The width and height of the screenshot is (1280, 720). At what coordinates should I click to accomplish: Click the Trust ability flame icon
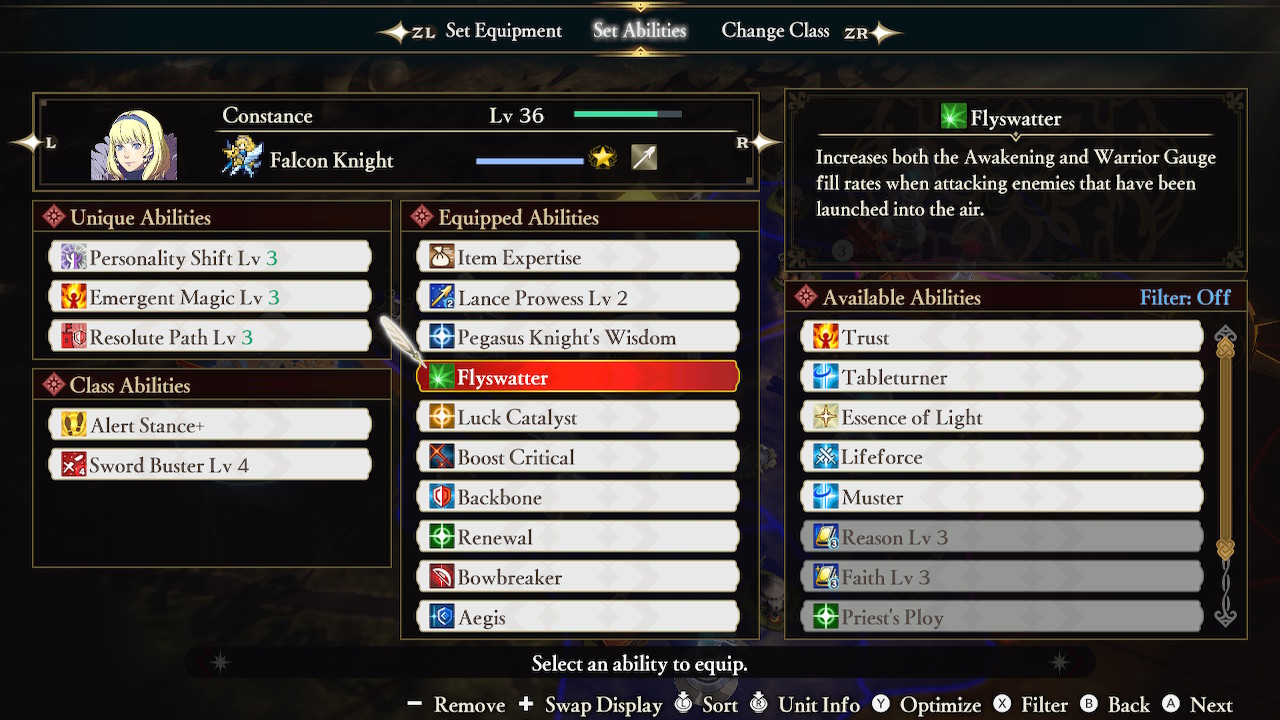pos(822,337)
